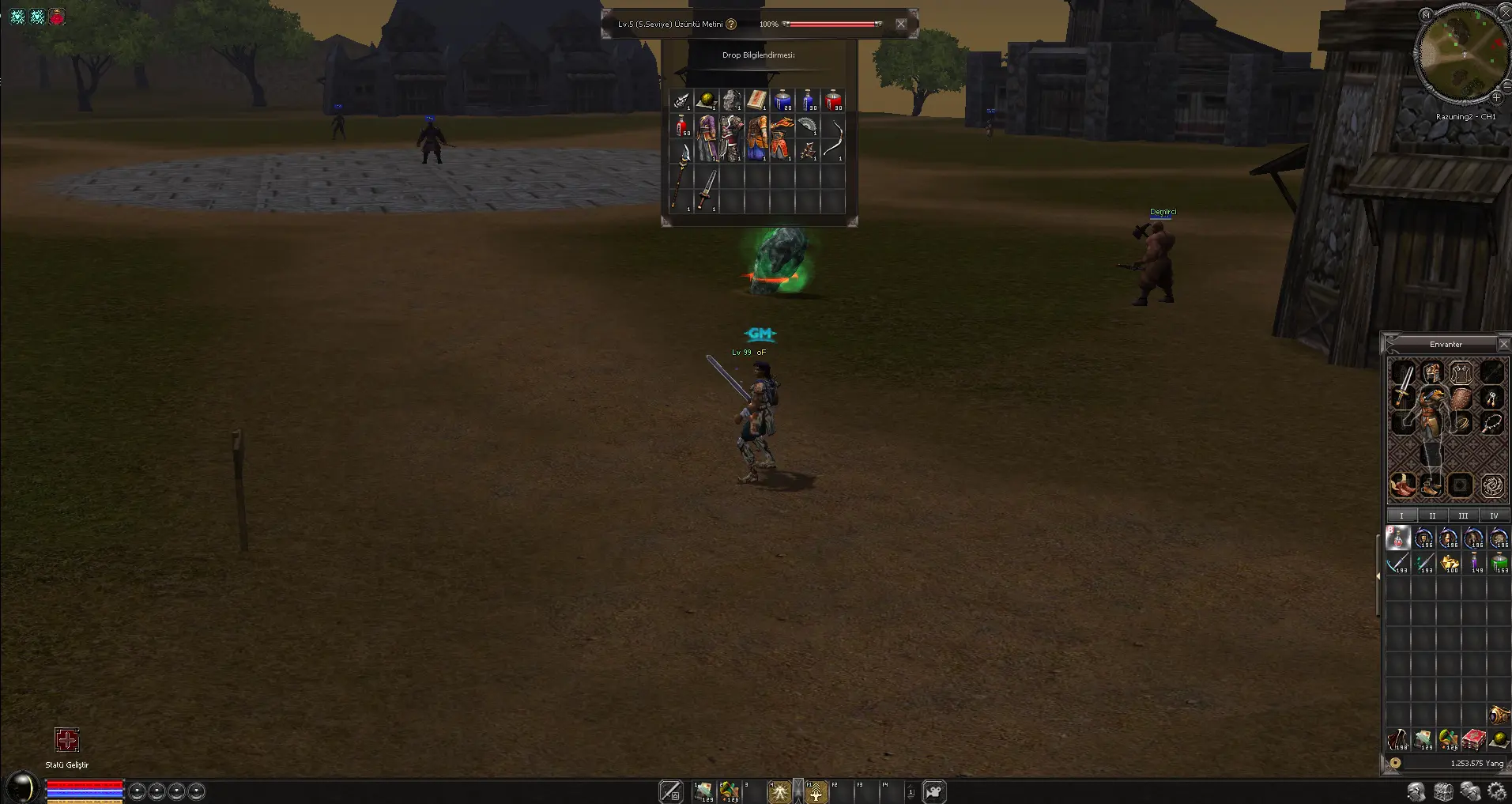This screenshot has height=804, width=1512.
Task: Close the Üzüntü Metini target panel
Action: [900, 24]
